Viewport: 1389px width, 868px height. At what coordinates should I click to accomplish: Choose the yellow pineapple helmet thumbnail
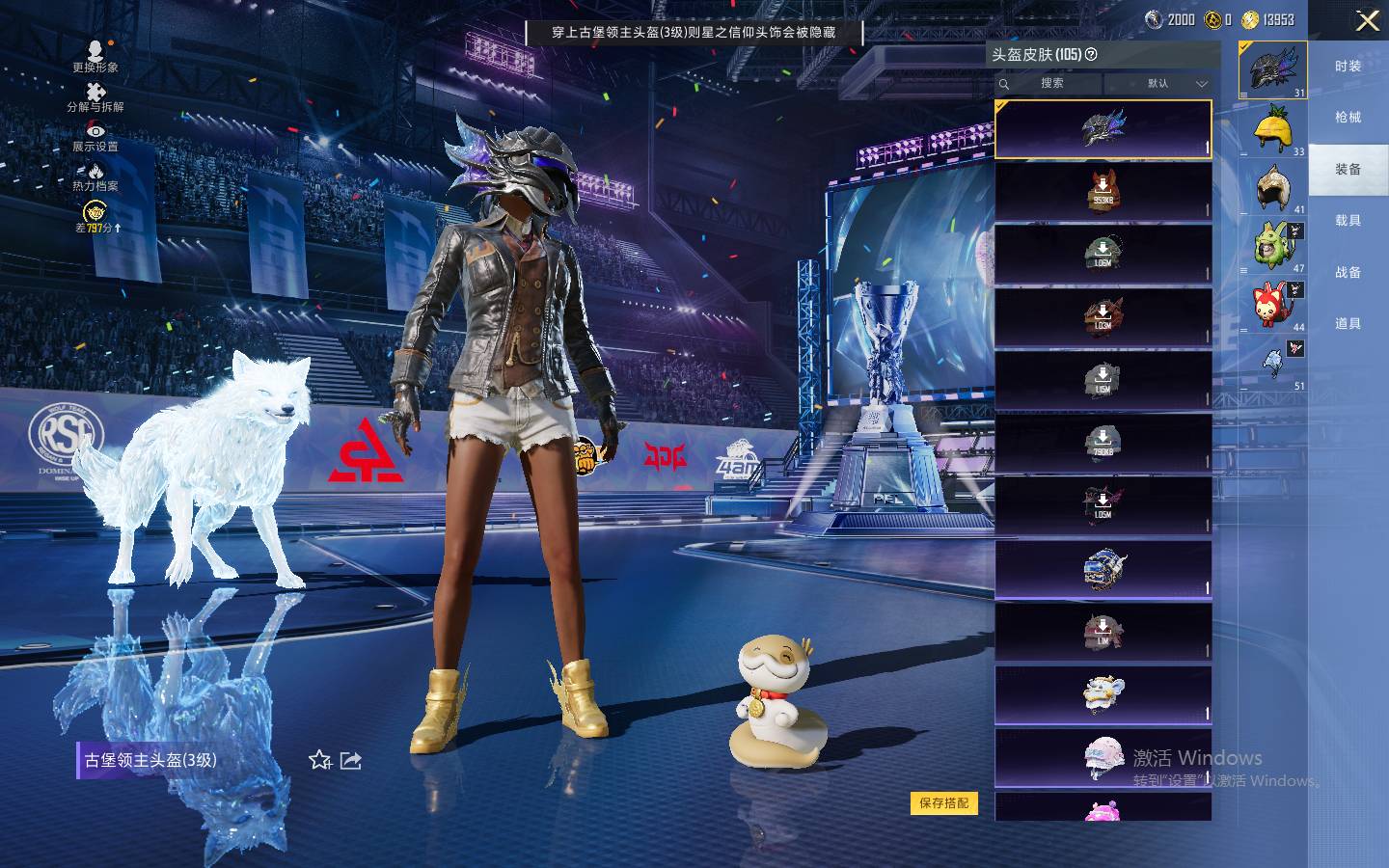coord(1273,128)
